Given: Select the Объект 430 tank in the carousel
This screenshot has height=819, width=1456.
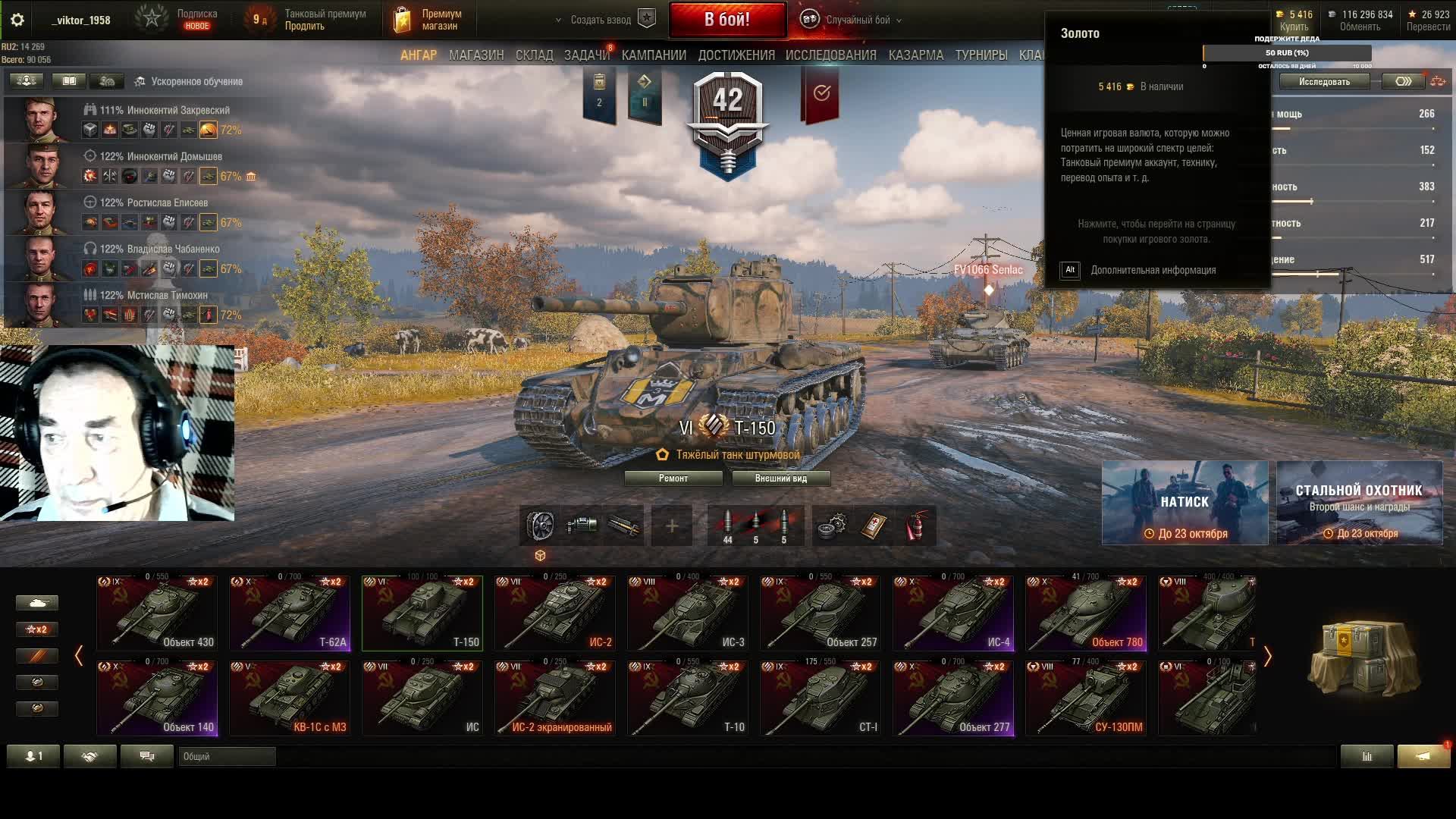Looking at the screenshot, I should tap(157, 613).
